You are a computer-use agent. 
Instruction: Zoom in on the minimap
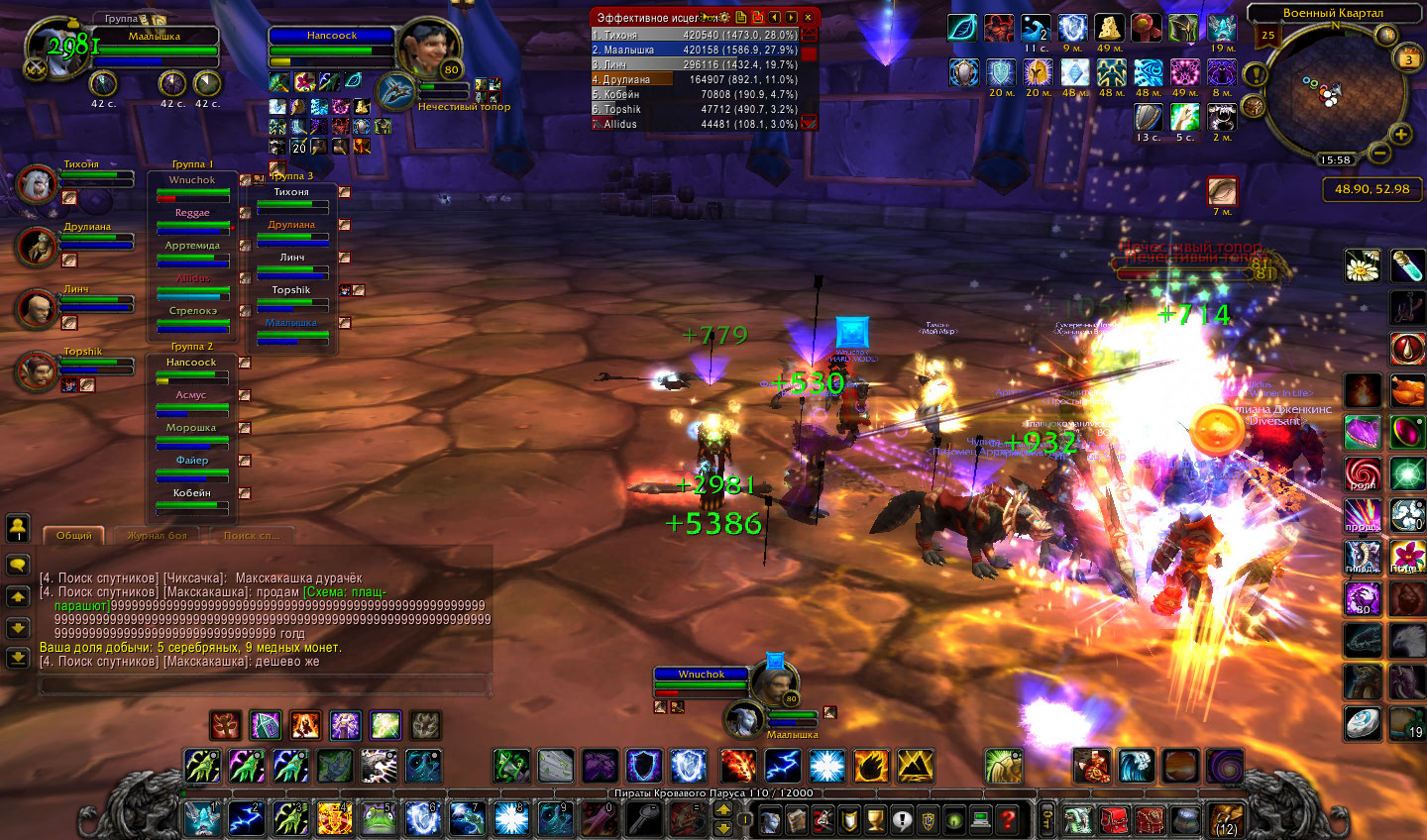click(x=1400, y=134)
